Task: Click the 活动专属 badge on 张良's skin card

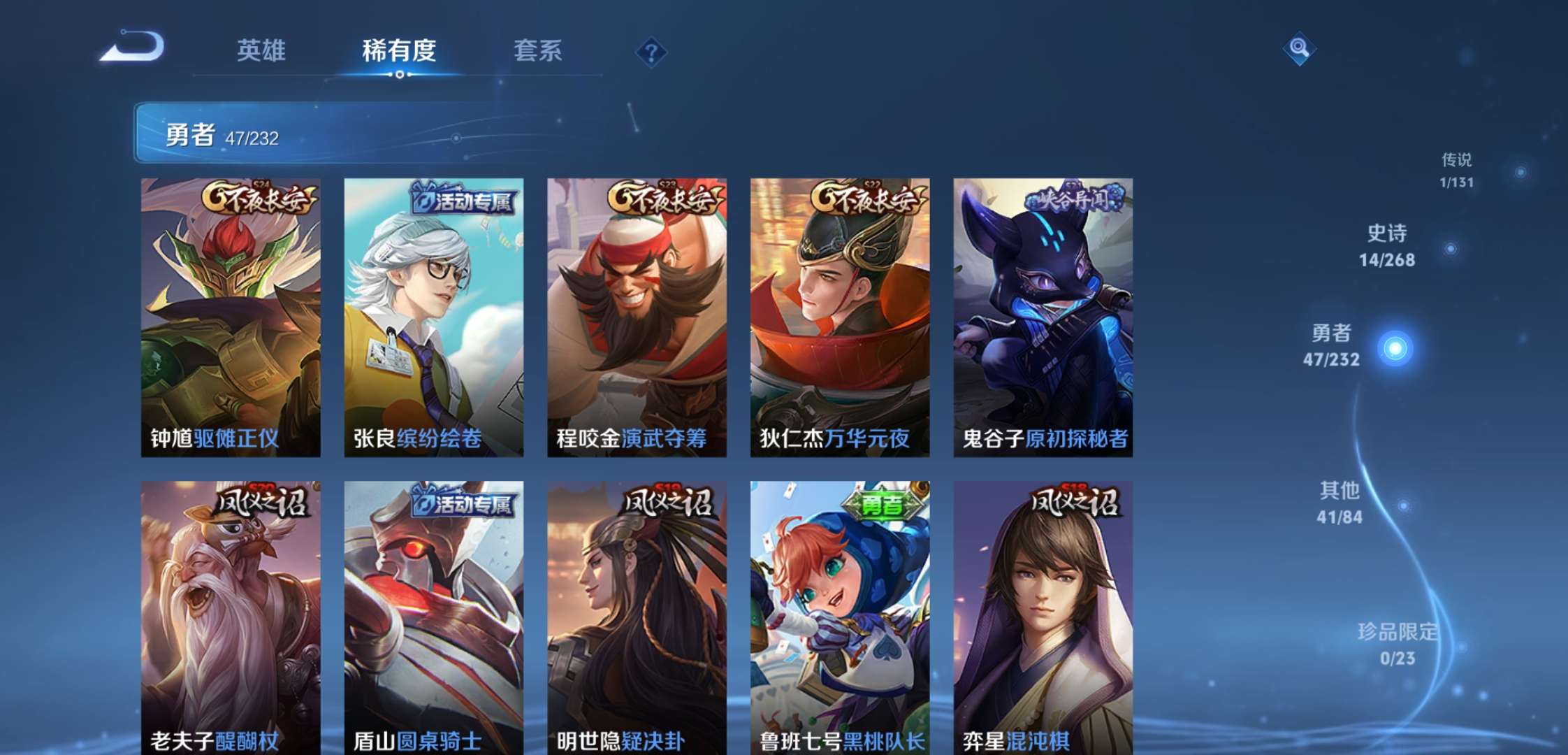Action: click(x=462, y=200)
